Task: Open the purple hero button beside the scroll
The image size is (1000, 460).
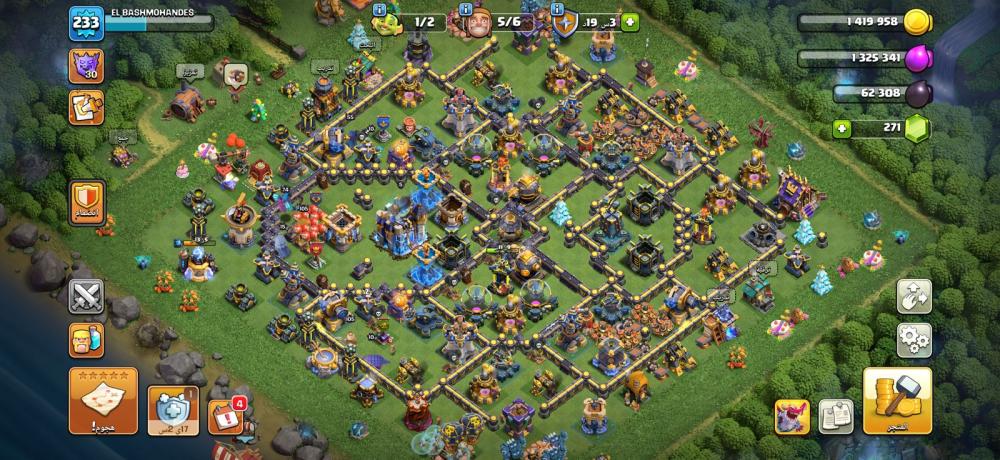Action: pyautogui.click(x=792, y=416)
